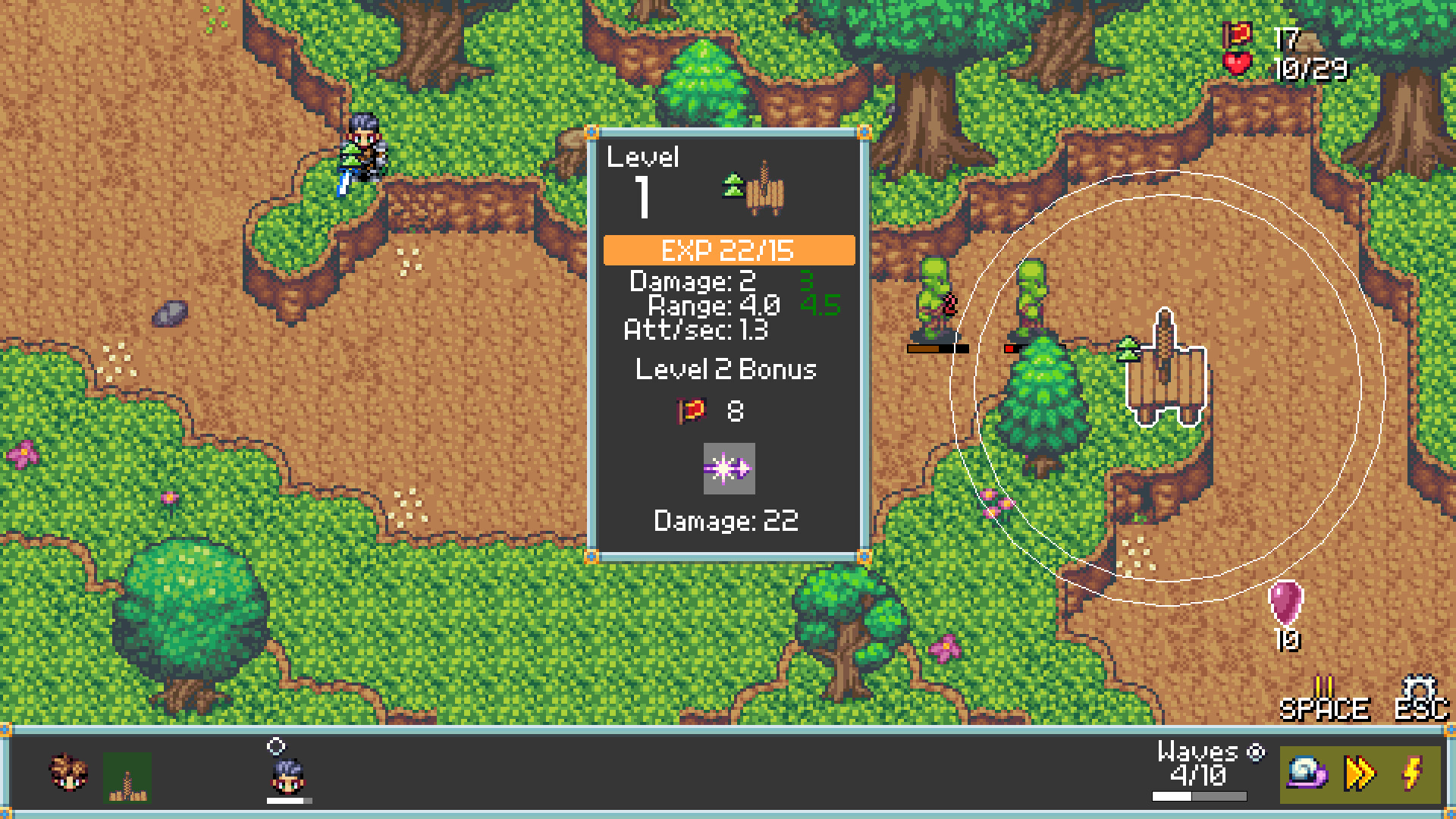Click the Level 2 Bonus label
The image size is (1456, 819).
[x=726, y=370]
